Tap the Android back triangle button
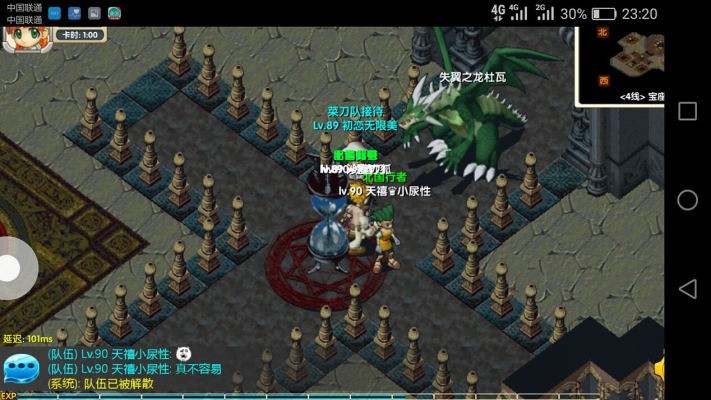The width and height of the screenshot is (711, 400). click(688, 289)
